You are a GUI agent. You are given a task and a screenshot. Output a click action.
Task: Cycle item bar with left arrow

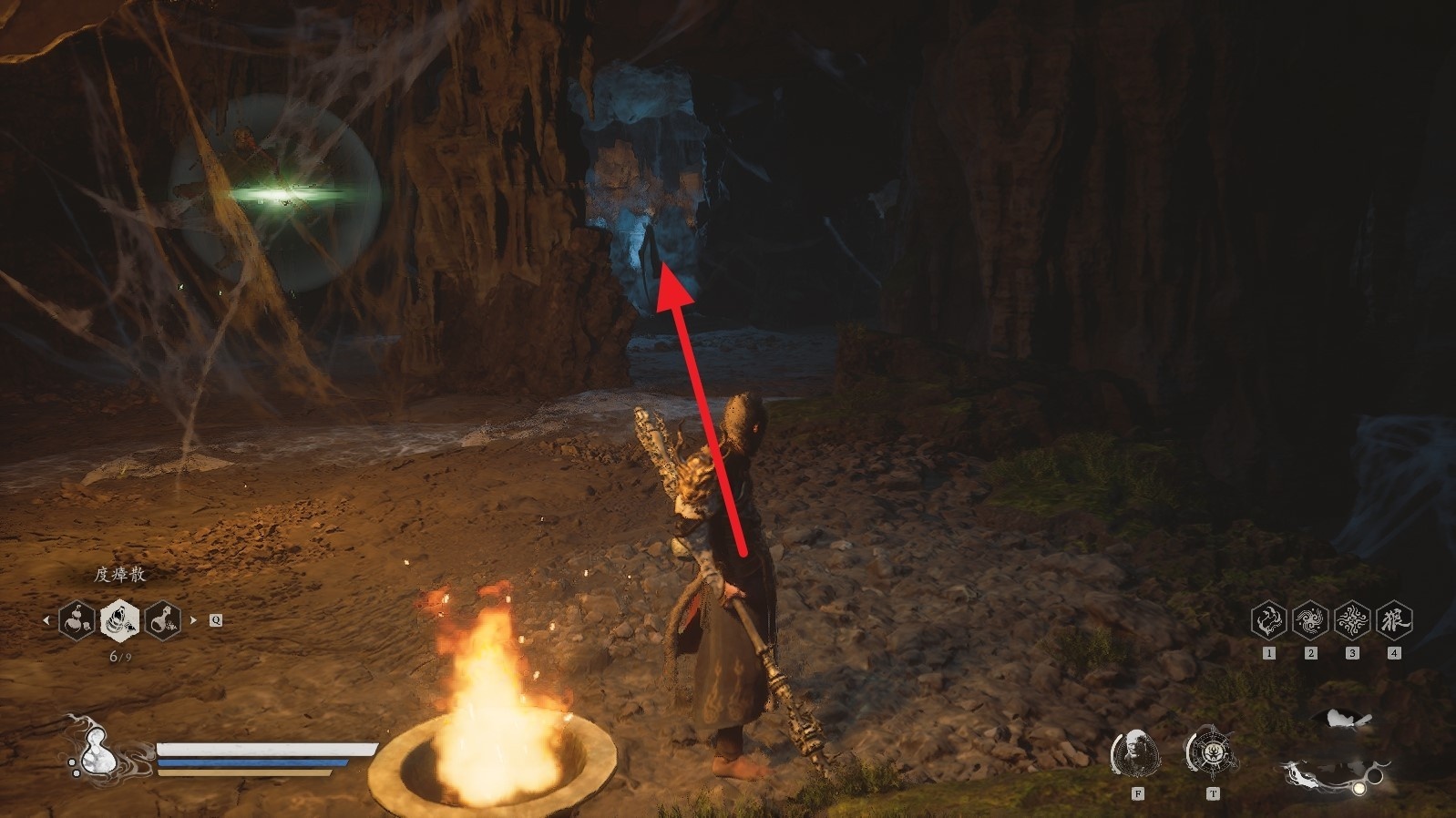coord(46,620)
